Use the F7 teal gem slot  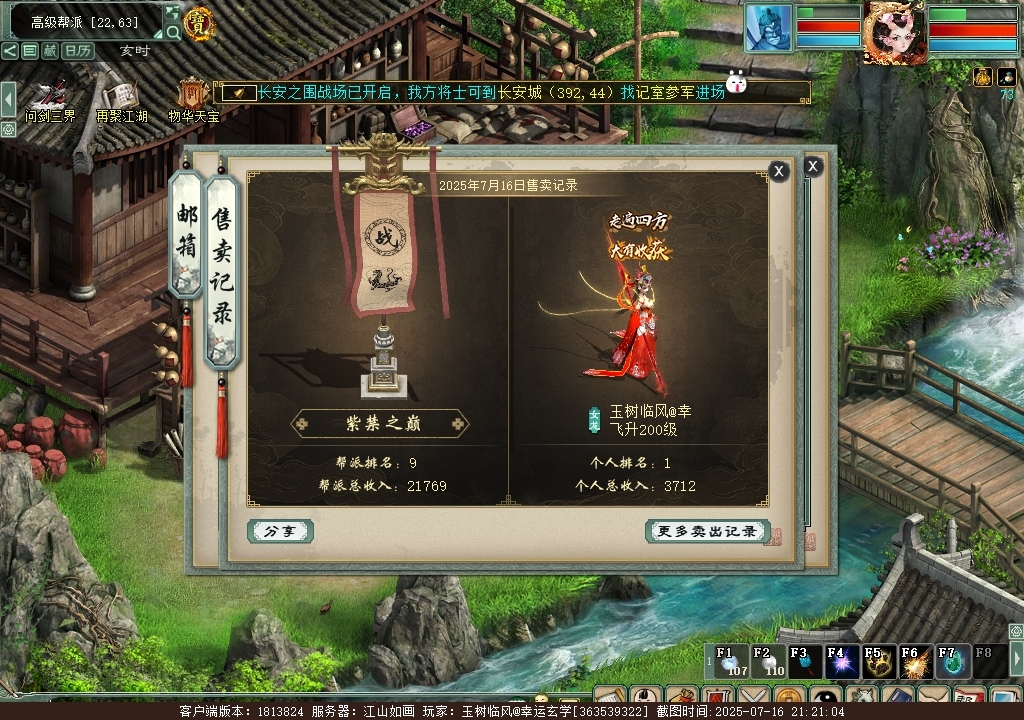(x=952, y=662)
